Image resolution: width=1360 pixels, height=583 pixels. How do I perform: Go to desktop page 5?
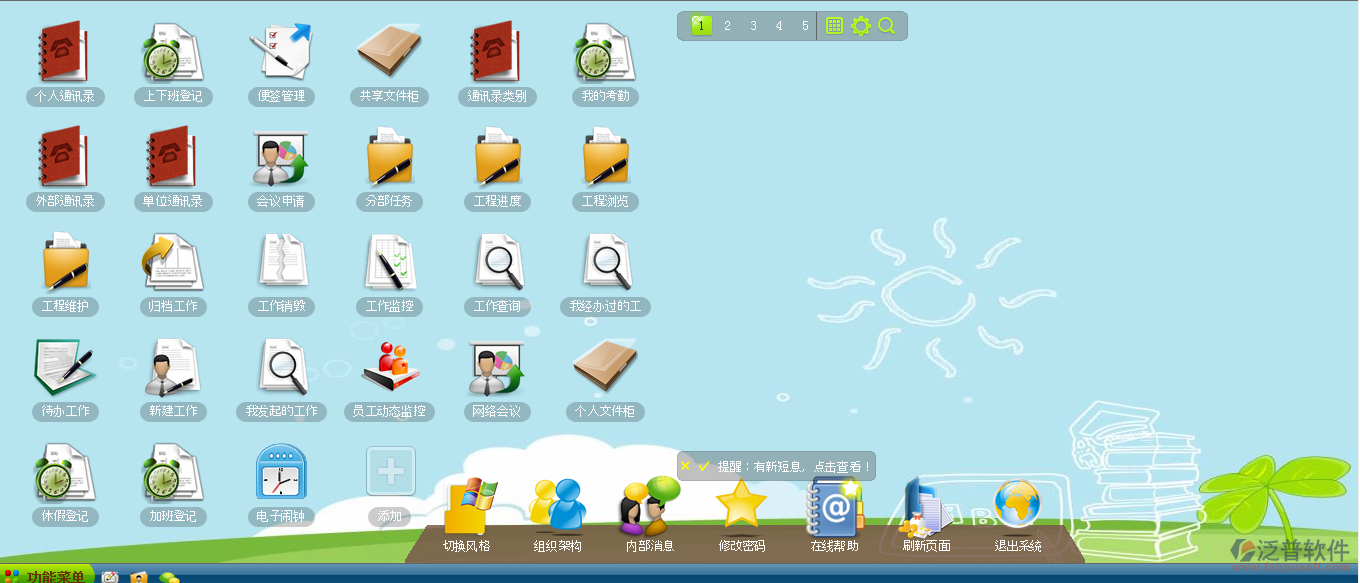pos(805,26)
